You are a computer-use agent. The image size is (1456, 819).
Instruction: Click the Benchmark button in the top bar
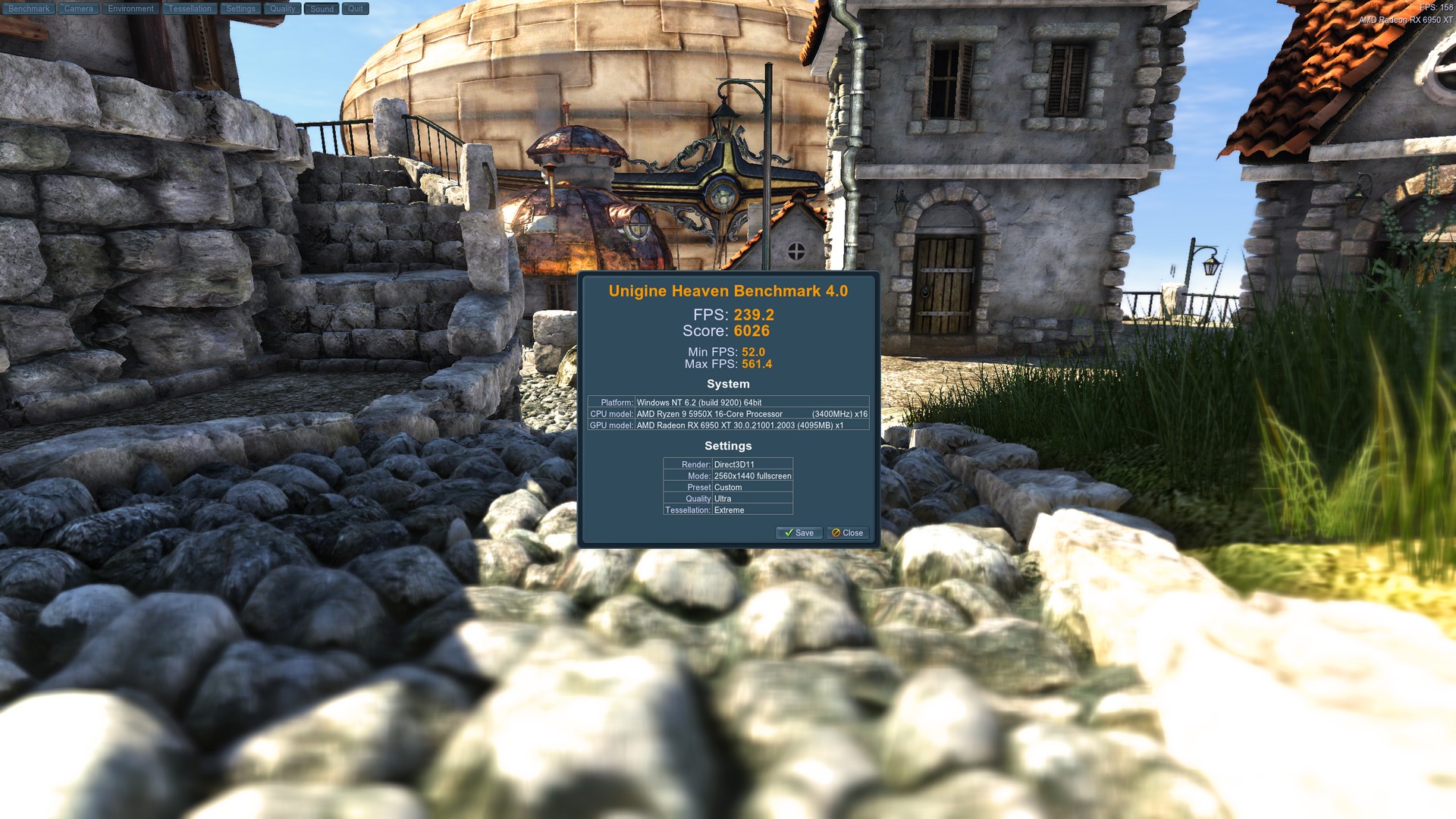pyautogui.click(x=29, y=8)
